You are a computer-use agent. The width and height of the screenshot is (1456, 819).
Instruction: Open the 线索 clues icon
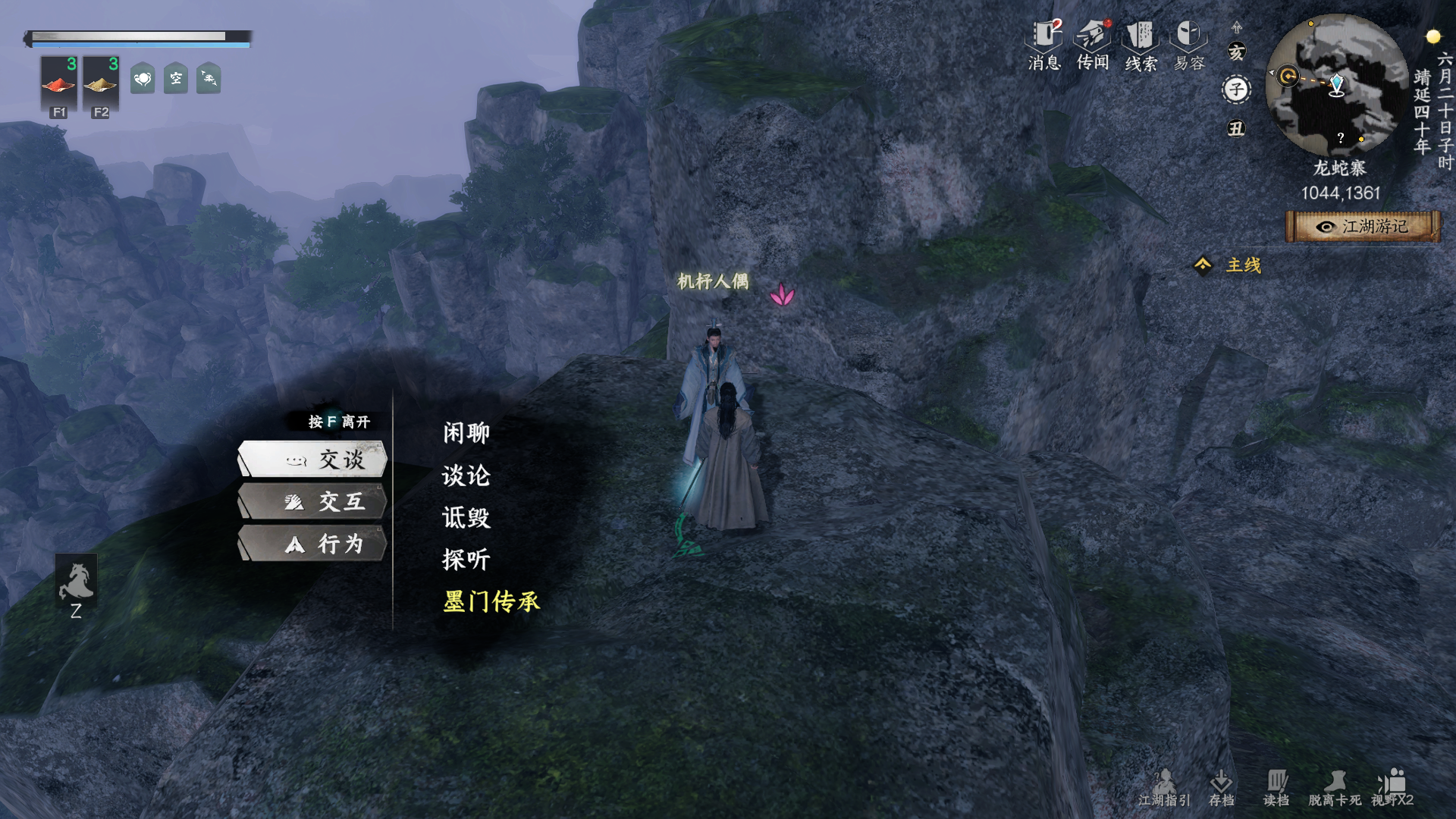tap(1141, 45)
